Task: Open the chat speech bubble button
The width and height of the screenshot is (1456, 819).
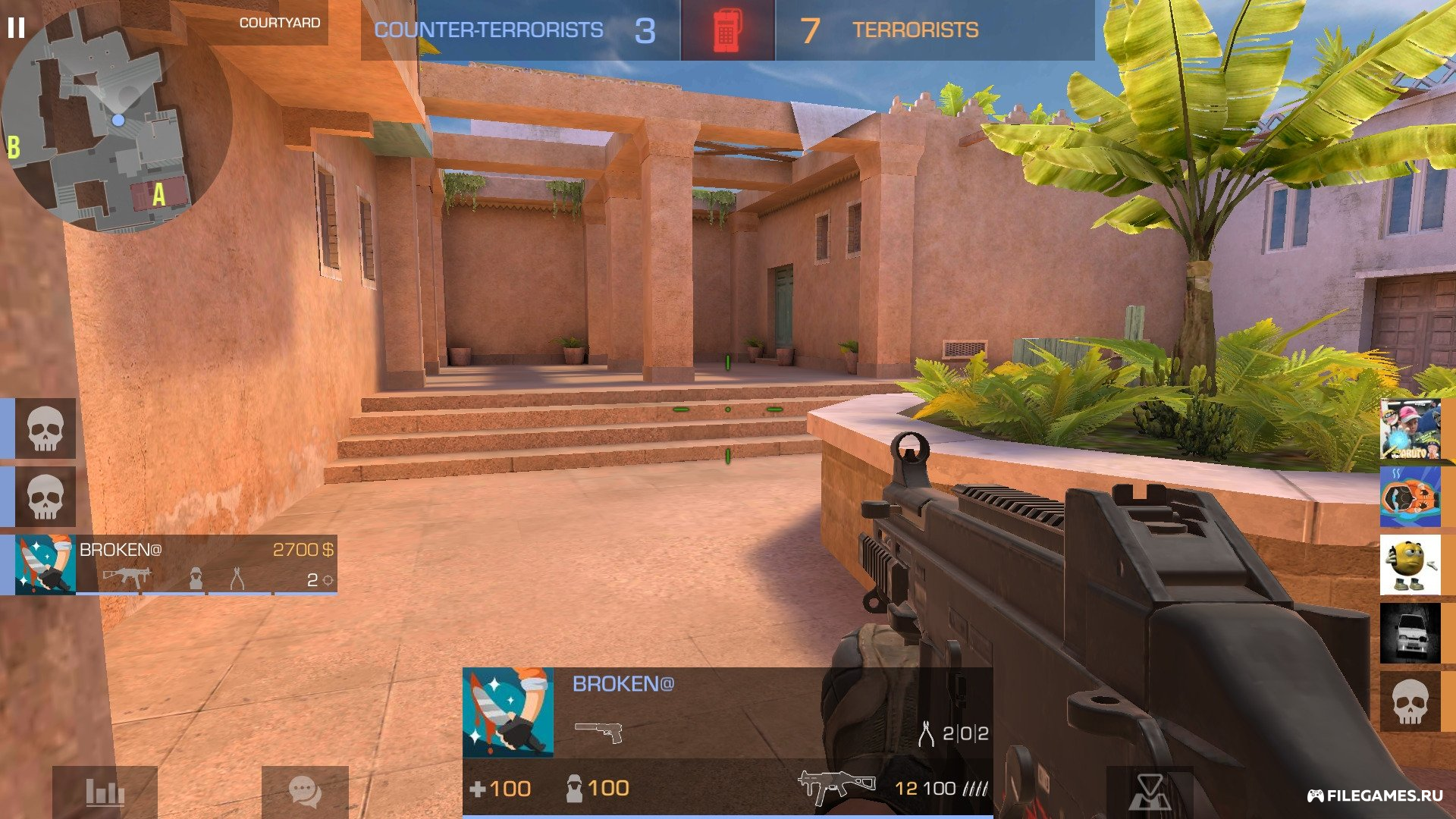Action: 305,792
